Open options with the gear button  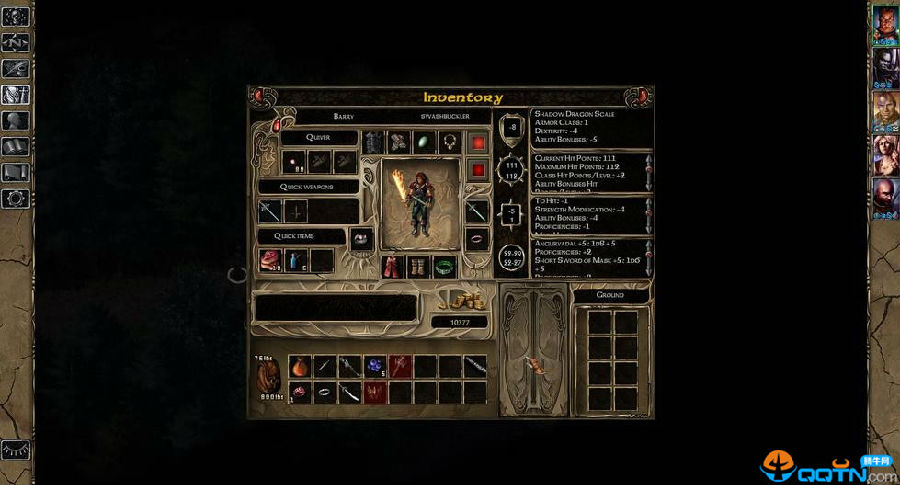[x=15, y=198]
